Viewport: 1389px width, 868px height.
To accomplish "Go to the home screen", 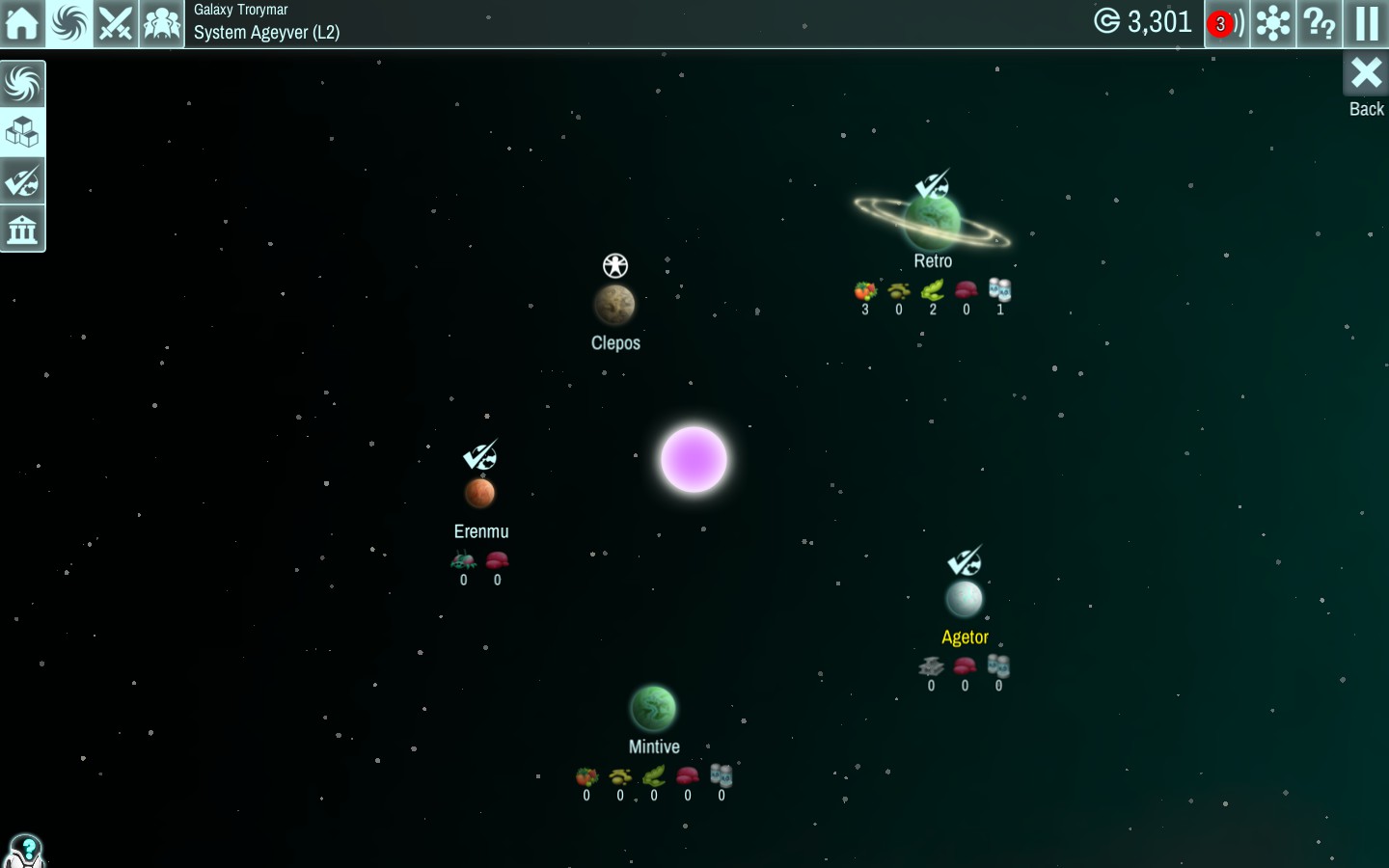I will (x=22, y=23).
